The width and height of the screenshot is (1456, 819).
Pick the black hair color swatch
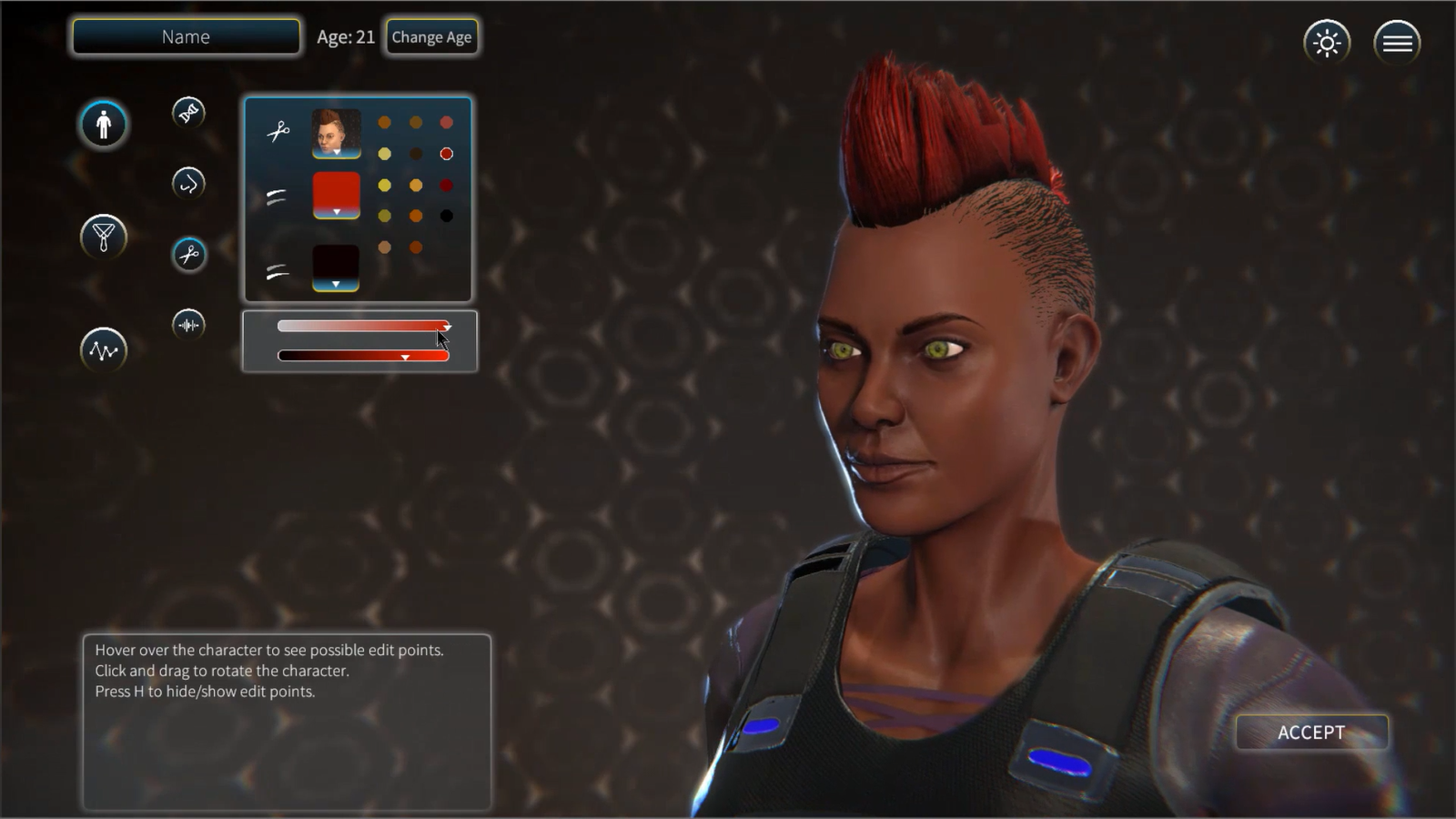(x=446, y=215)
